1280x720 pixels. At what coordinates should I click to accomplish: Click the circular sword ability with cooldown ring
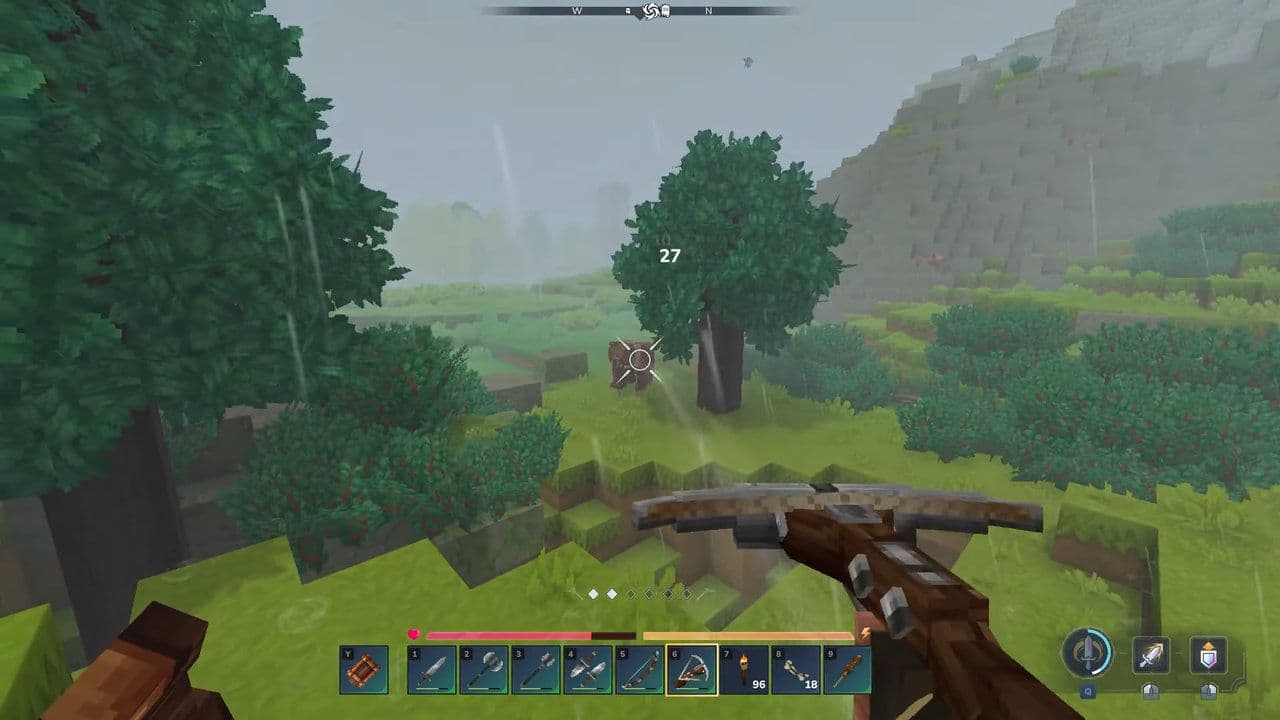pyautogui.click(x=1087, y=652)
